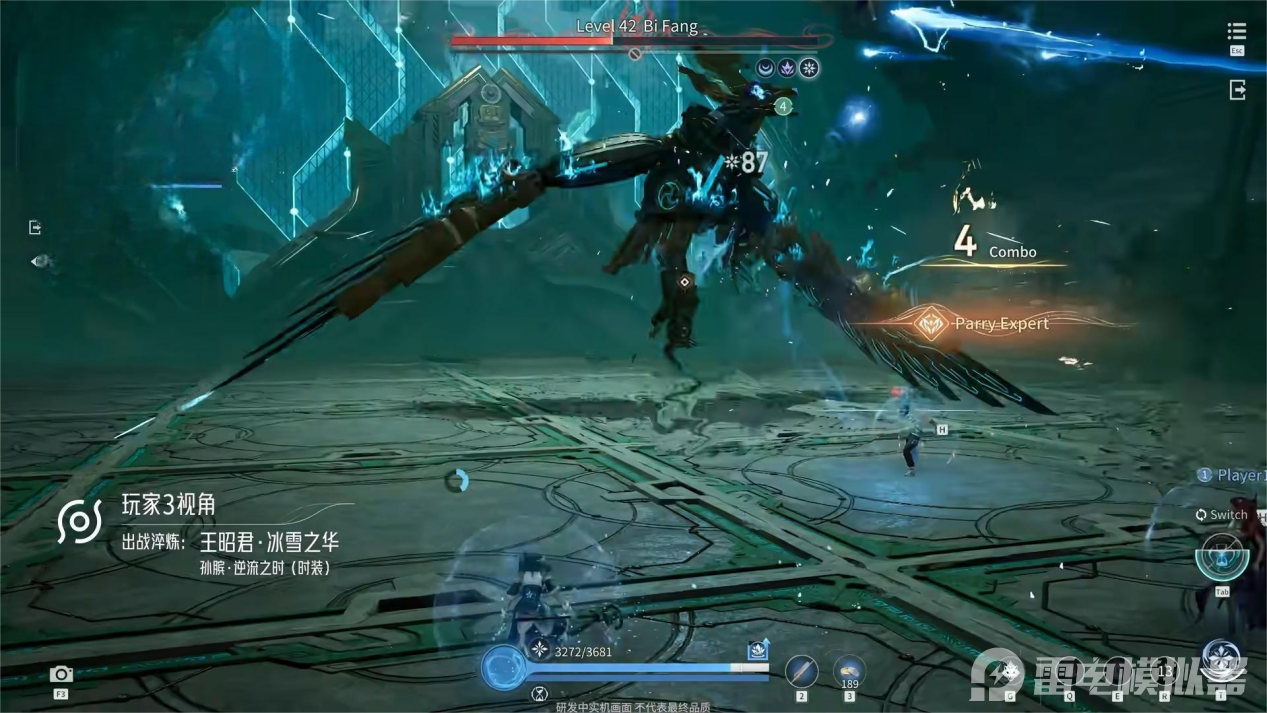Click the small exit icon on the left edge

pos(35,228)
